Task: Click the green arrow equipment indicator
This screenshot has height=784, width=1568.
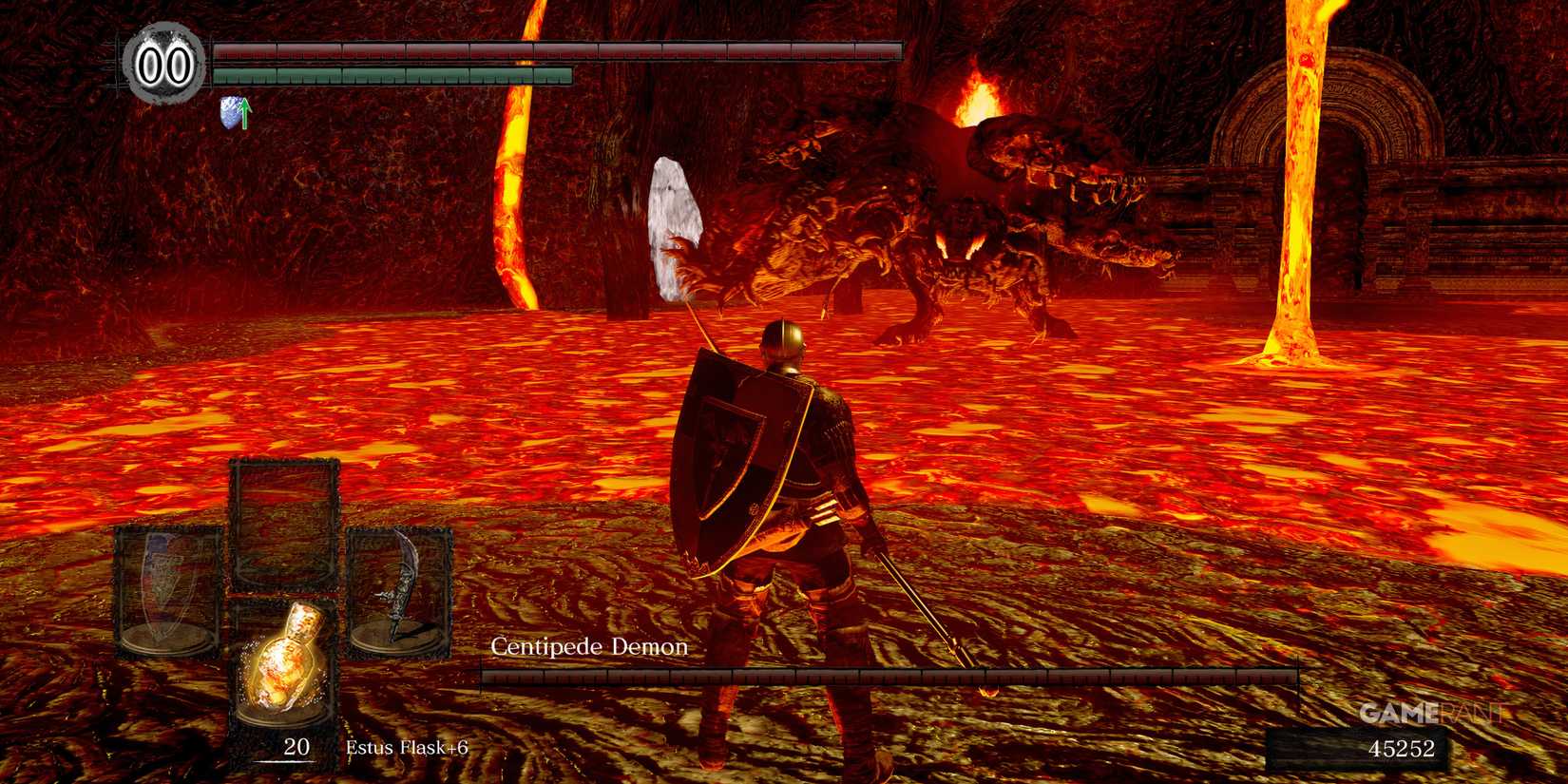Action: click(245, 110)
